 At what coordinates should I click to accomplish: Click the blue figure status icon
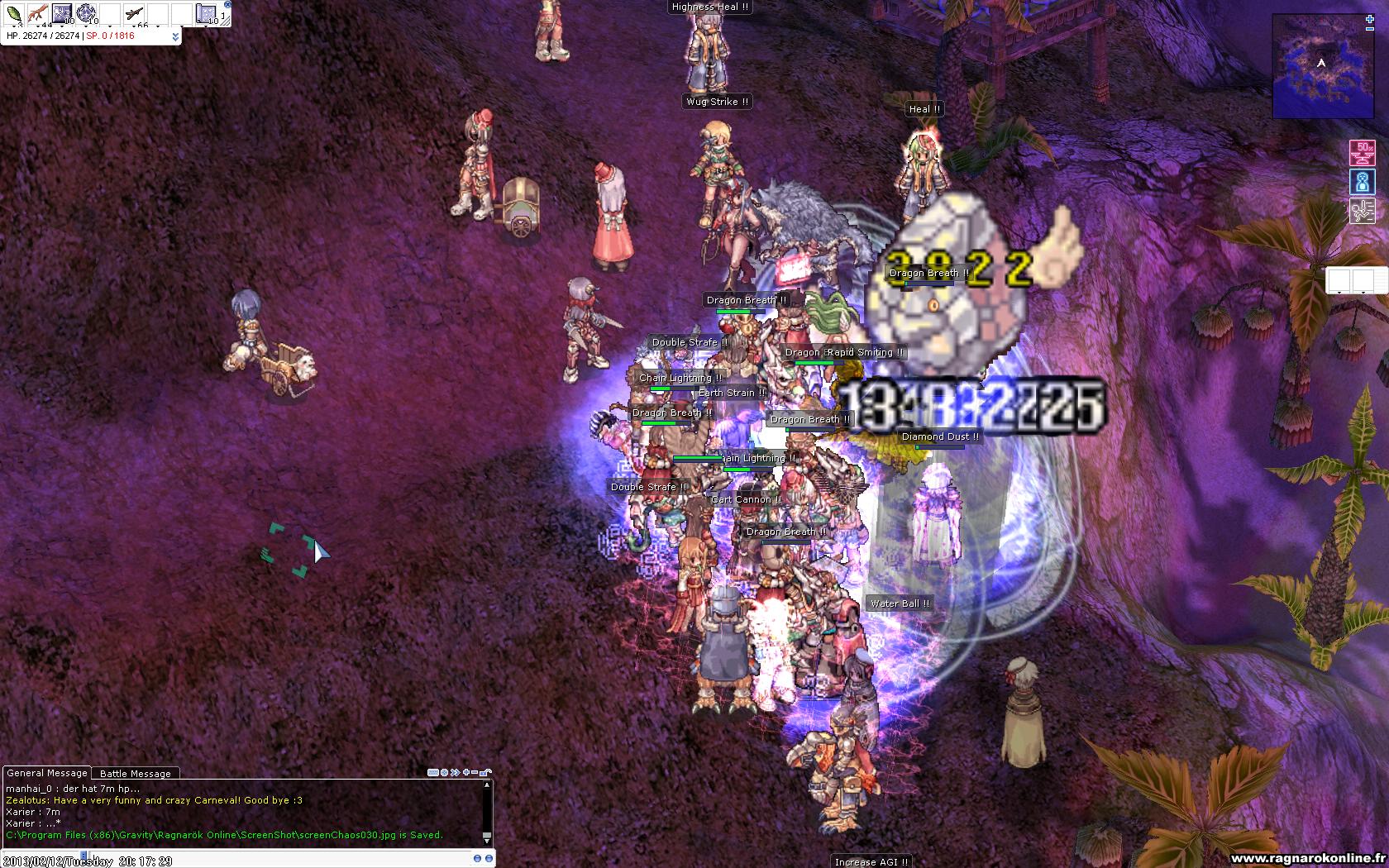[x=1363, y=182]
